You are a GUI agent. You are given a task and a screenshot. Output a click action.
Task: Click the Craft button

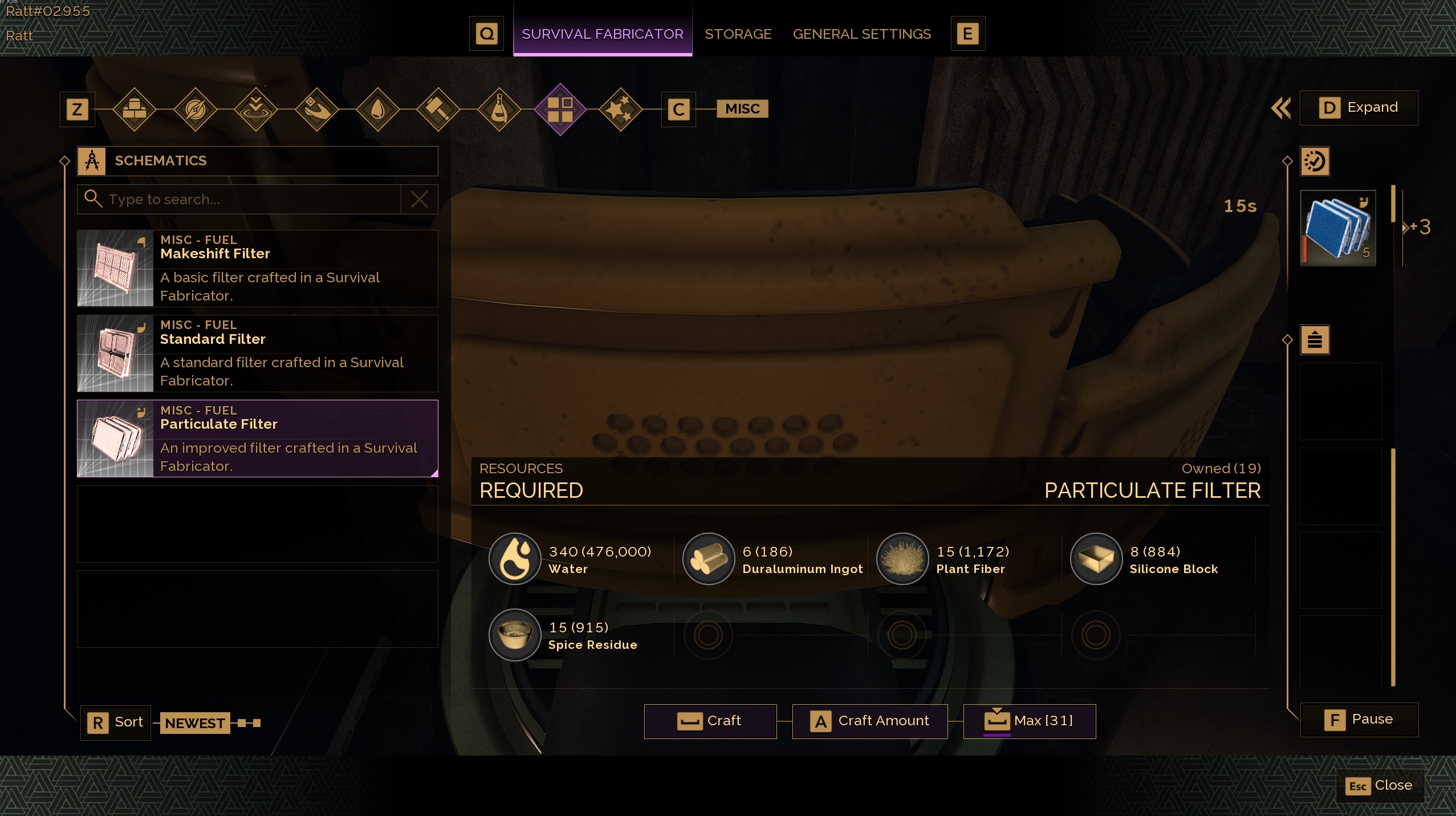click(x=710, y=721)
